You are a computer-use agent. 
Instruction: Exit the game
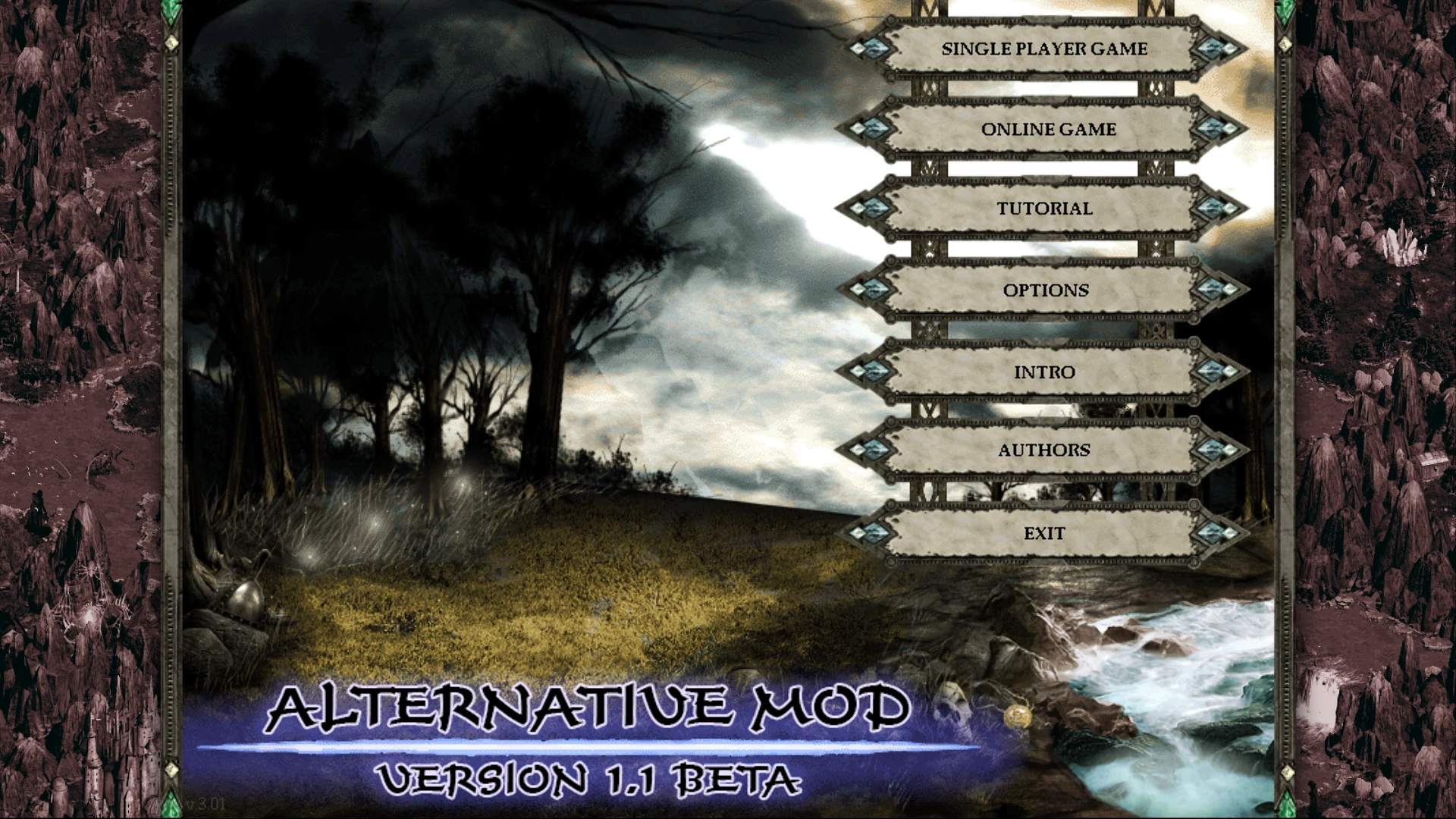point(1044,532)
